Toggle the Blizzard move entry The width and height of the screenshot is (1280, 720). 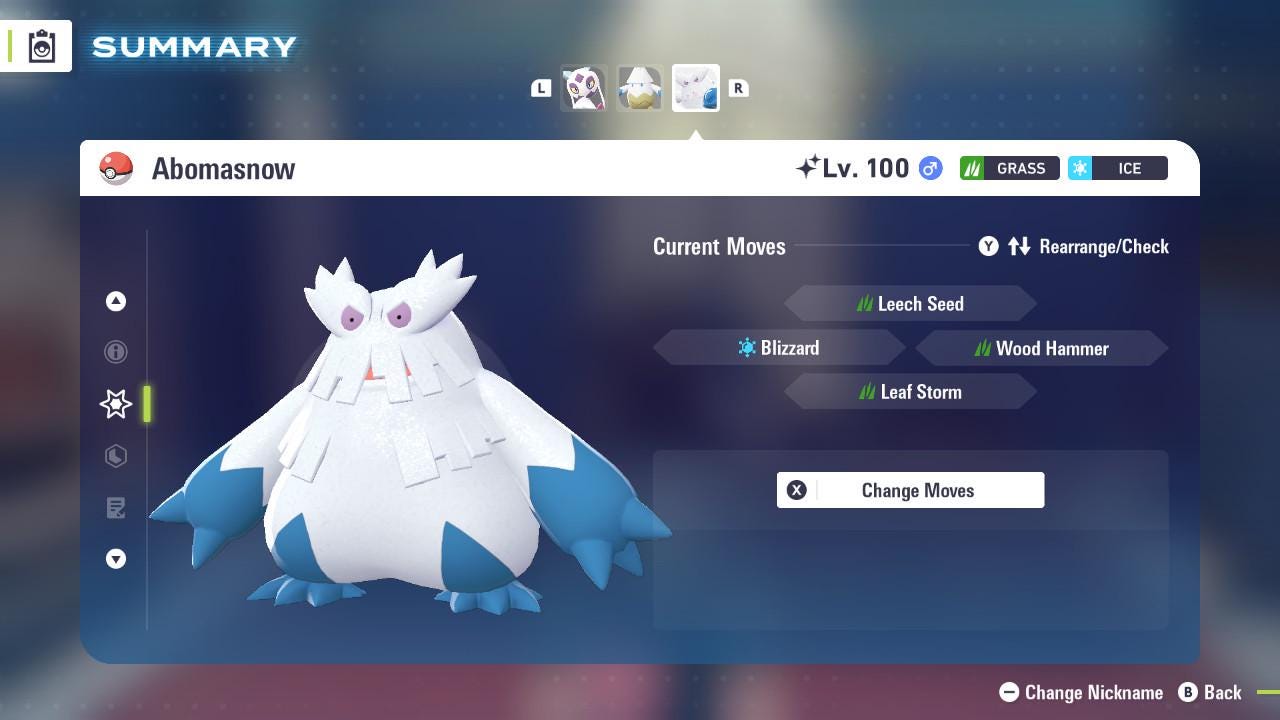(779, 348)
